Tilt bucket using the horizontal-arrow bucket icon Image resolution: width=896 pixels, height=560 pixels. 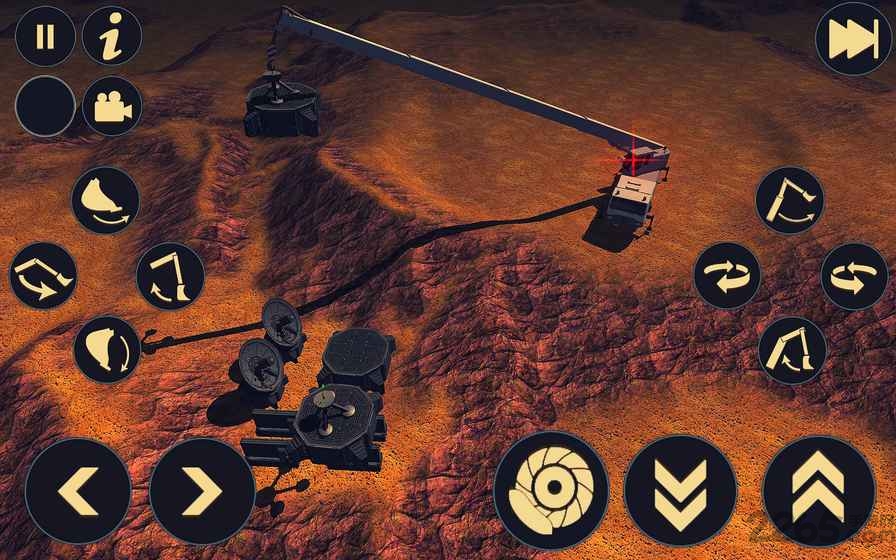[105, 200]
